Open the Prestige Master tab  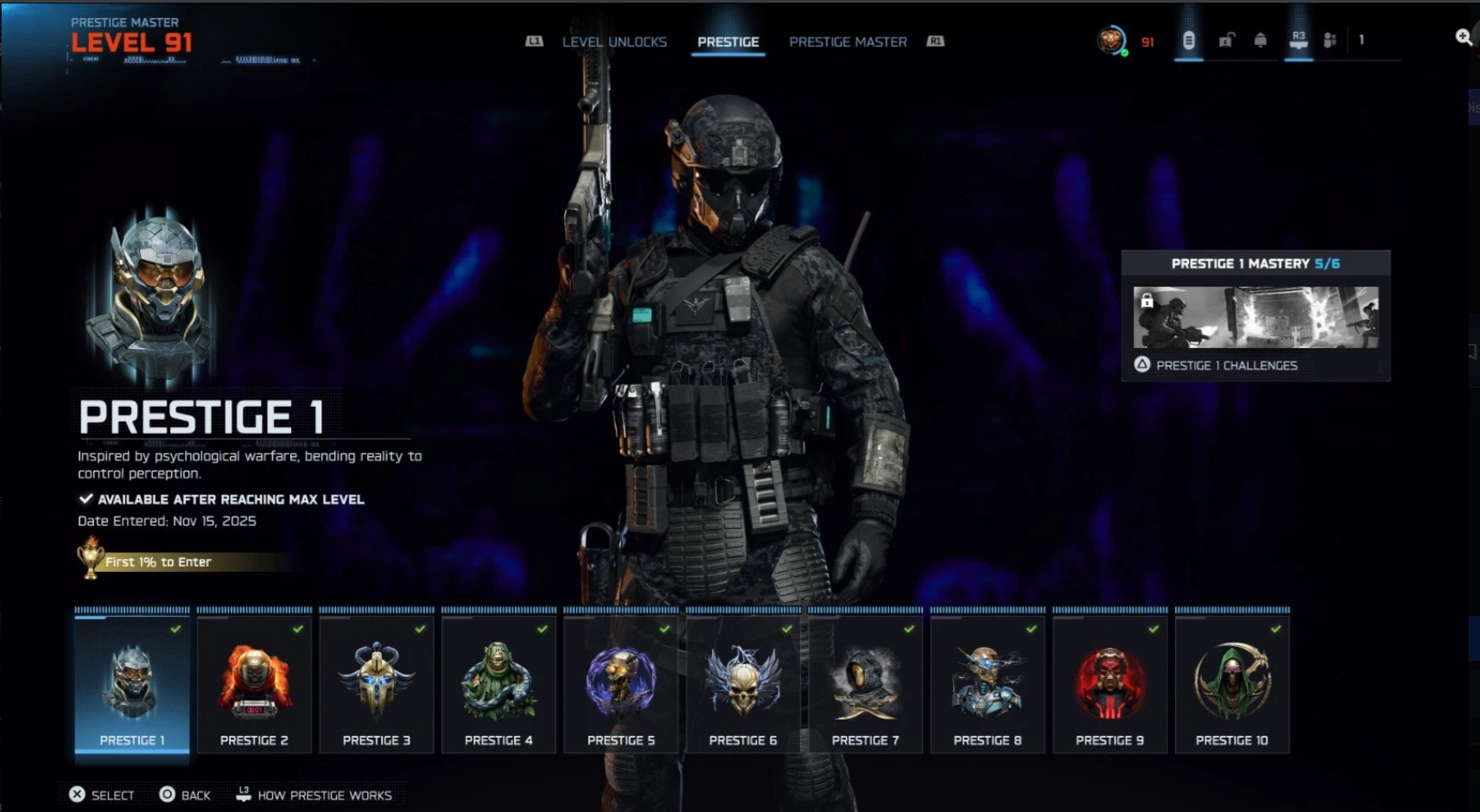(848, 41)
